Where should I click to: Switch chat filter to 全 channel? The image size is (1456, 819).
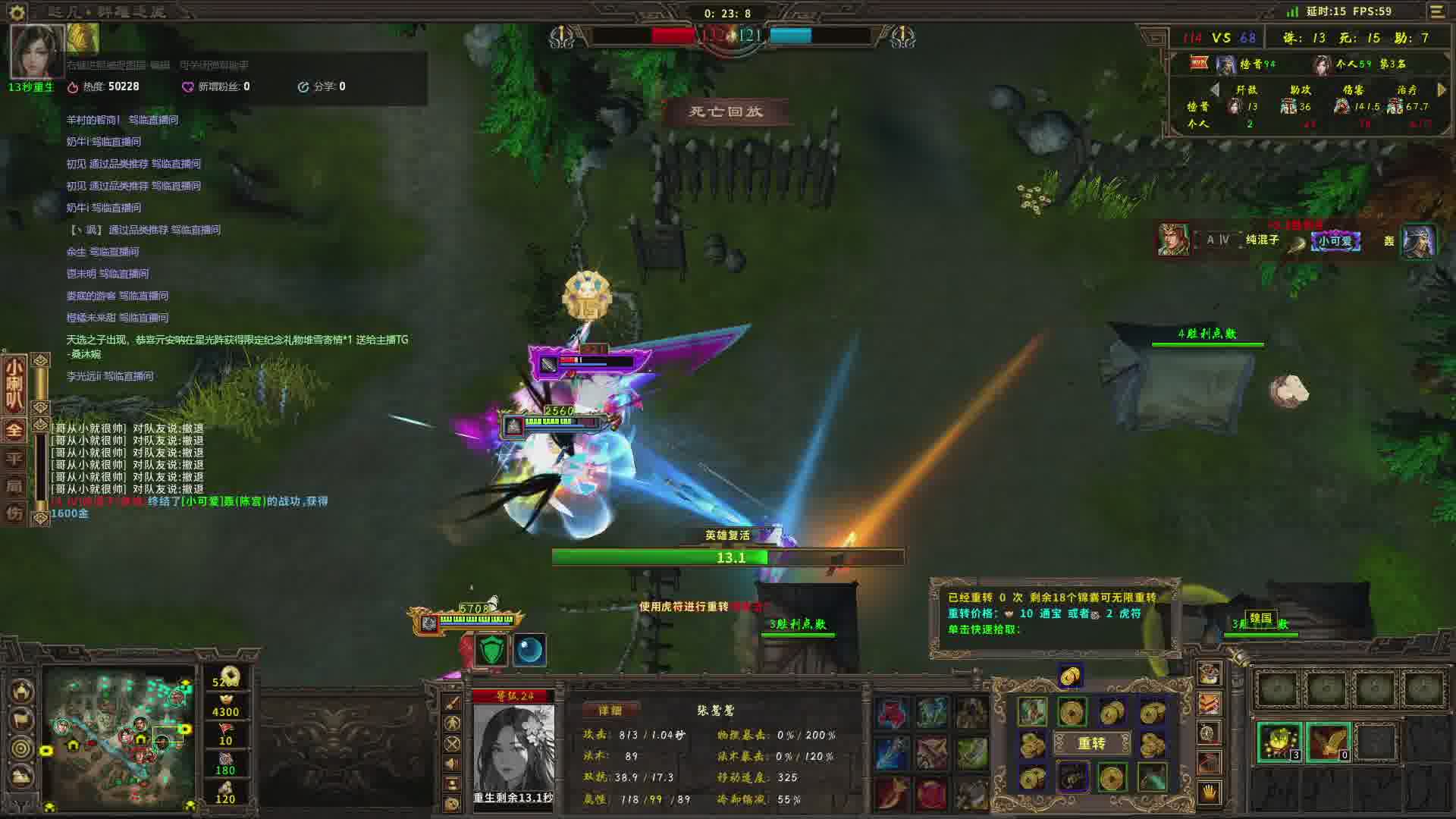click(x=14, y=430)
